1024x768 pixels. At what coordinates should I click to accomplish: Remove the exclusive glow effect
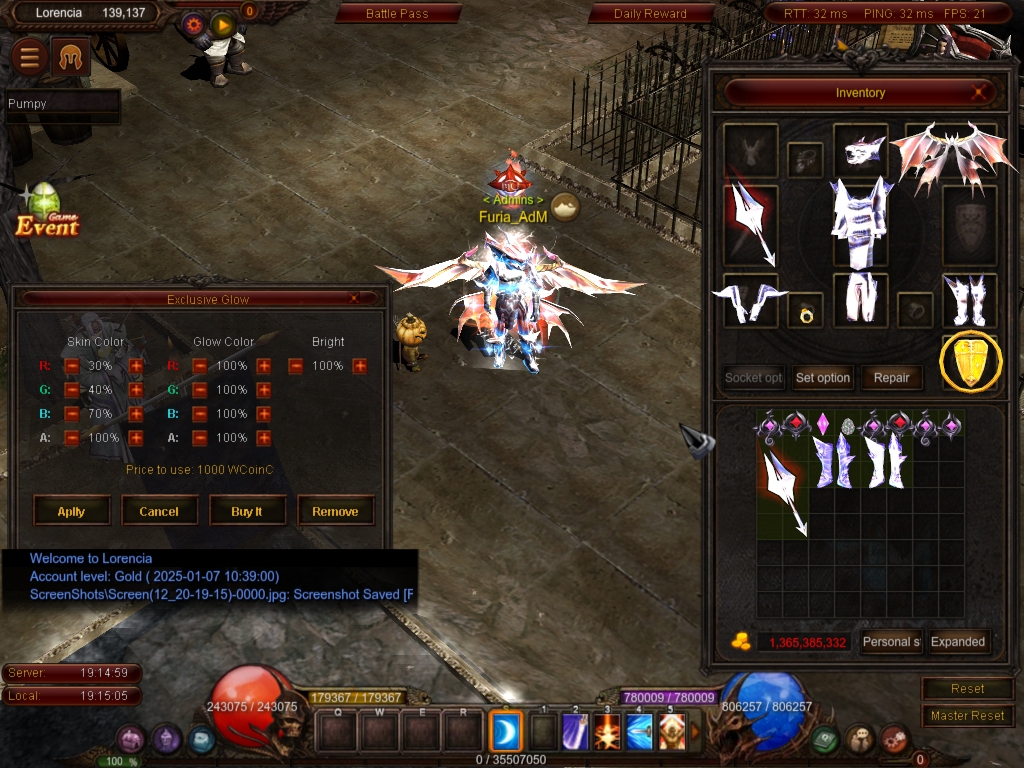tap(335, 511)
